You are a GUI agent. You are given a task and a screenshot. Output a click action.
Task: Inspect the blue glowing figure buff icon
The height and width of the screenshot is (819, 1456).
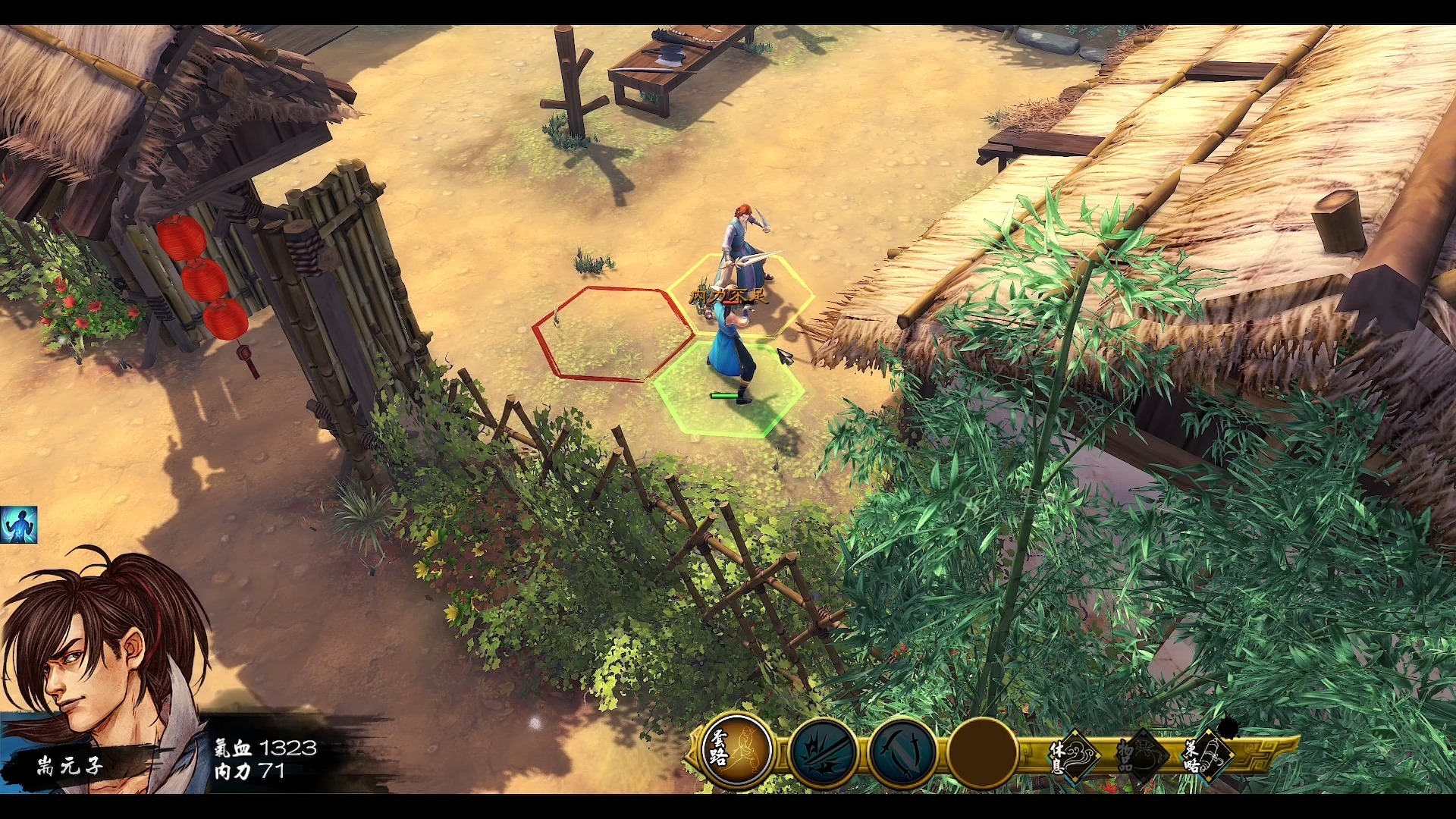pyautogui.click(x=18, y=526)
